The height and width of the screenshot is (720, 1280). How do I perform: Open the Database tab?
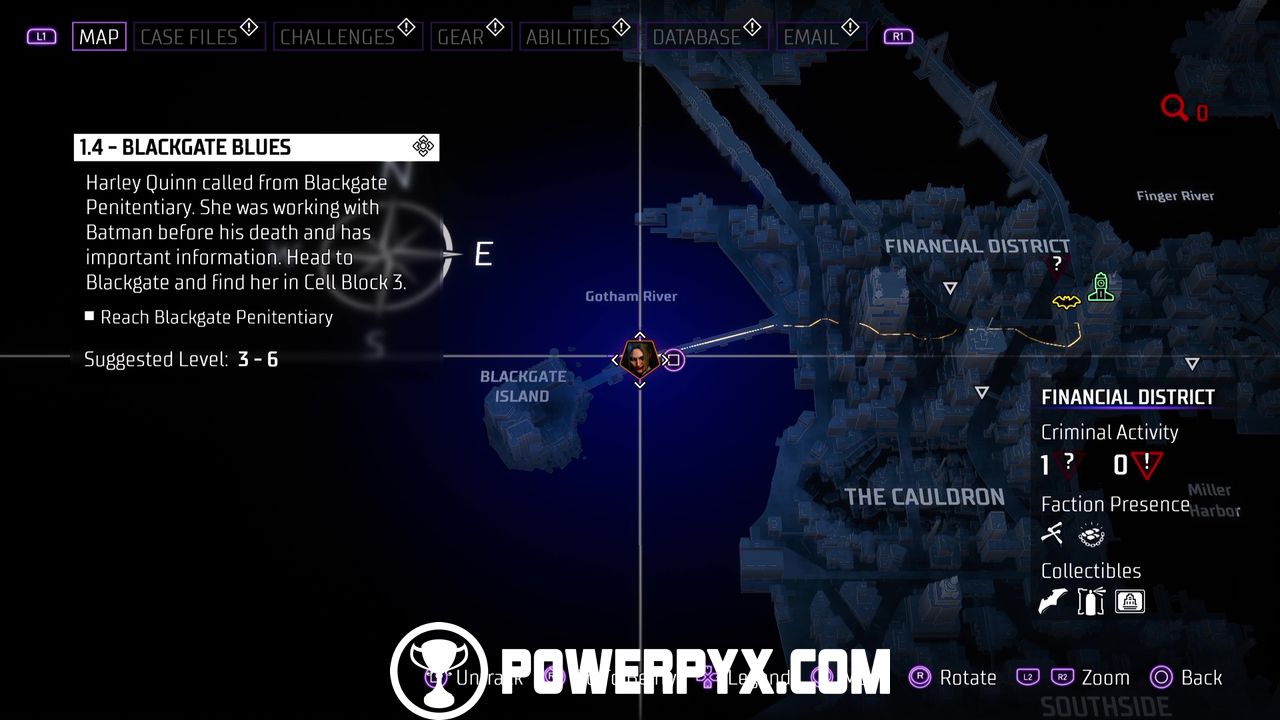tap(697, 37)
